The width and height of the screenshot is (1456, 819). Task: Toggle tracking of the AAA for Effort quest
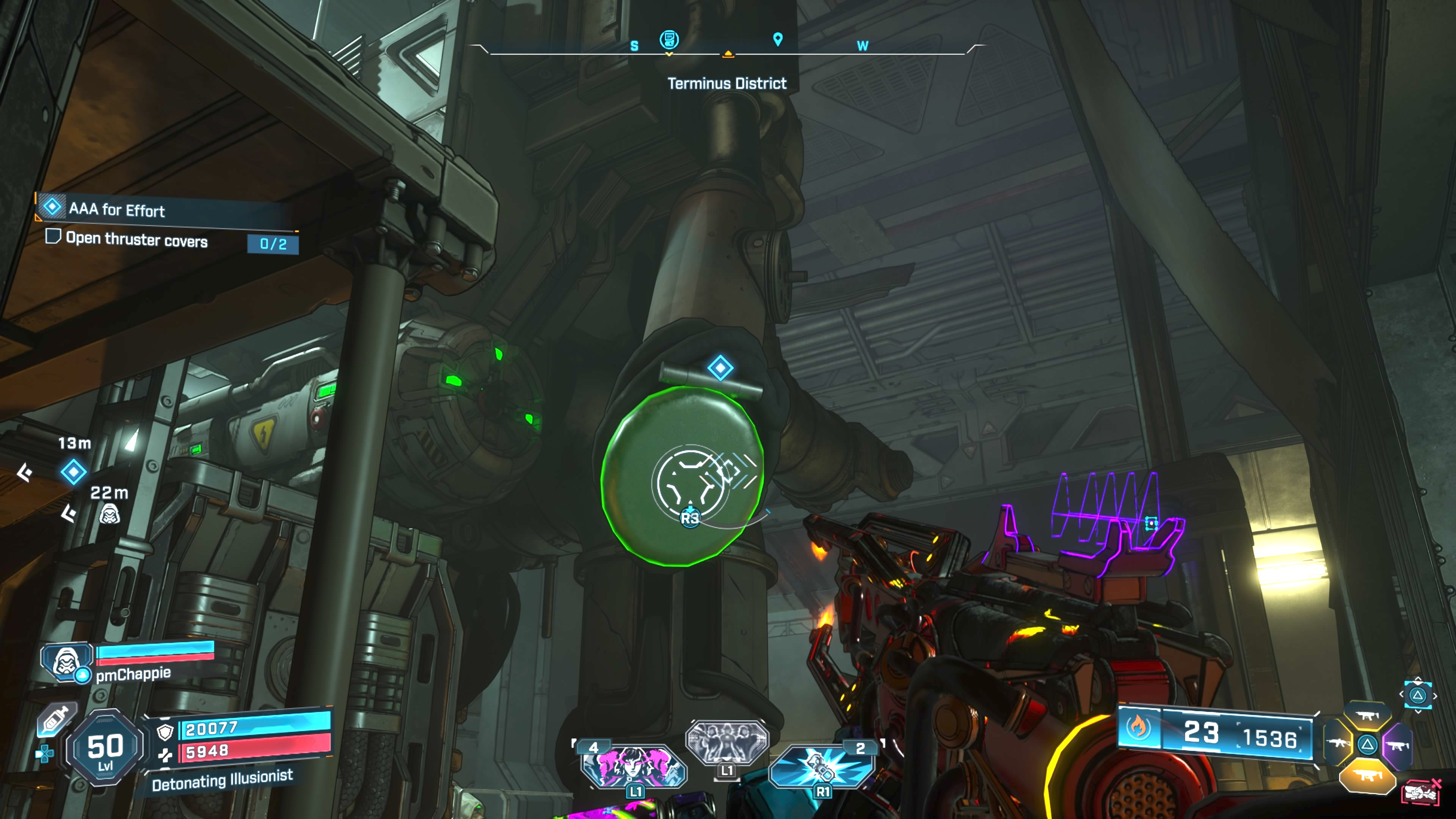point(53,207)
